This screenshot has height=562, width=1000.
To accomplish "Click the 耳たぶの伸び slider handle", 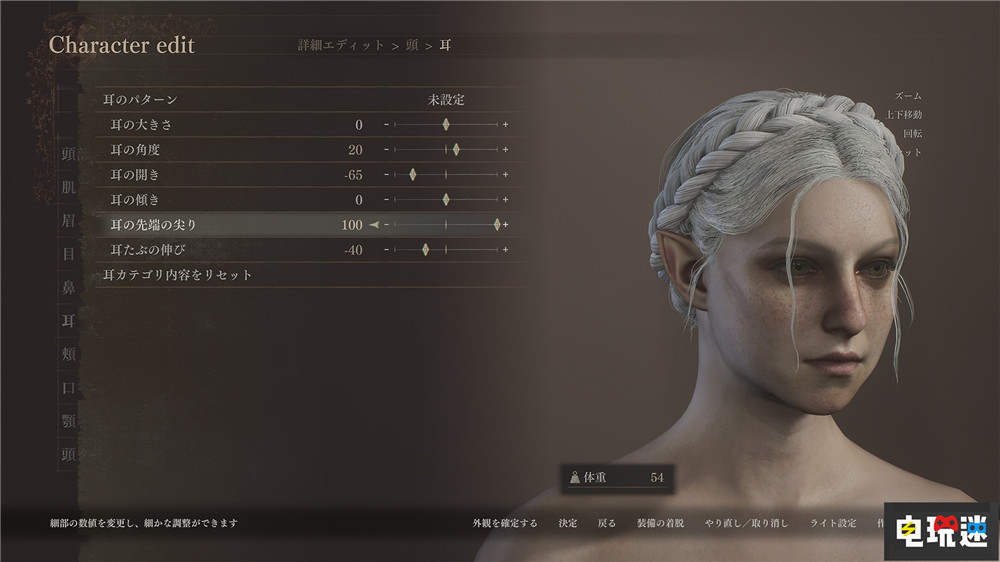I will (425, 250).
